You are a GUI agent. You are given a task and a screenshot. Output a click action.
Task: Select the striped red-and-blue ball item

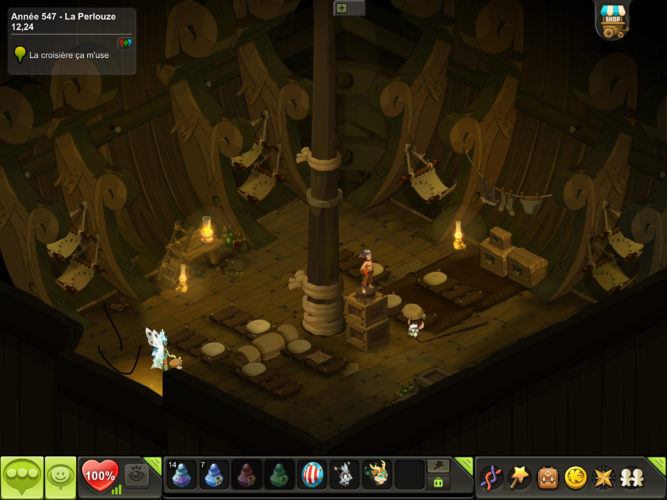tap(312, 474)
